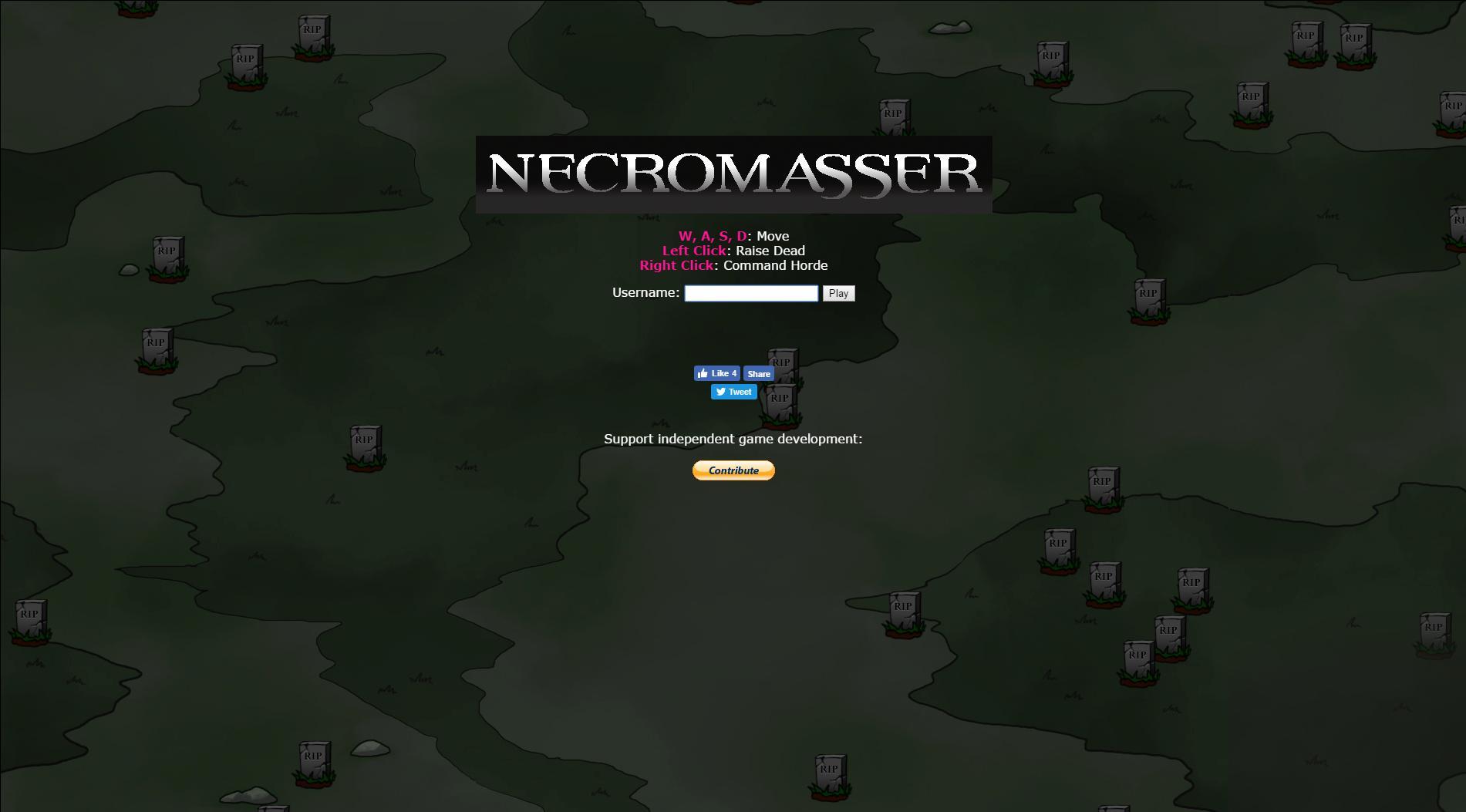The height and width of the screenshot is (812, 1466).
Task: Tweet about Necromasser
Action: pyautogui.click(x=733, y=392)
